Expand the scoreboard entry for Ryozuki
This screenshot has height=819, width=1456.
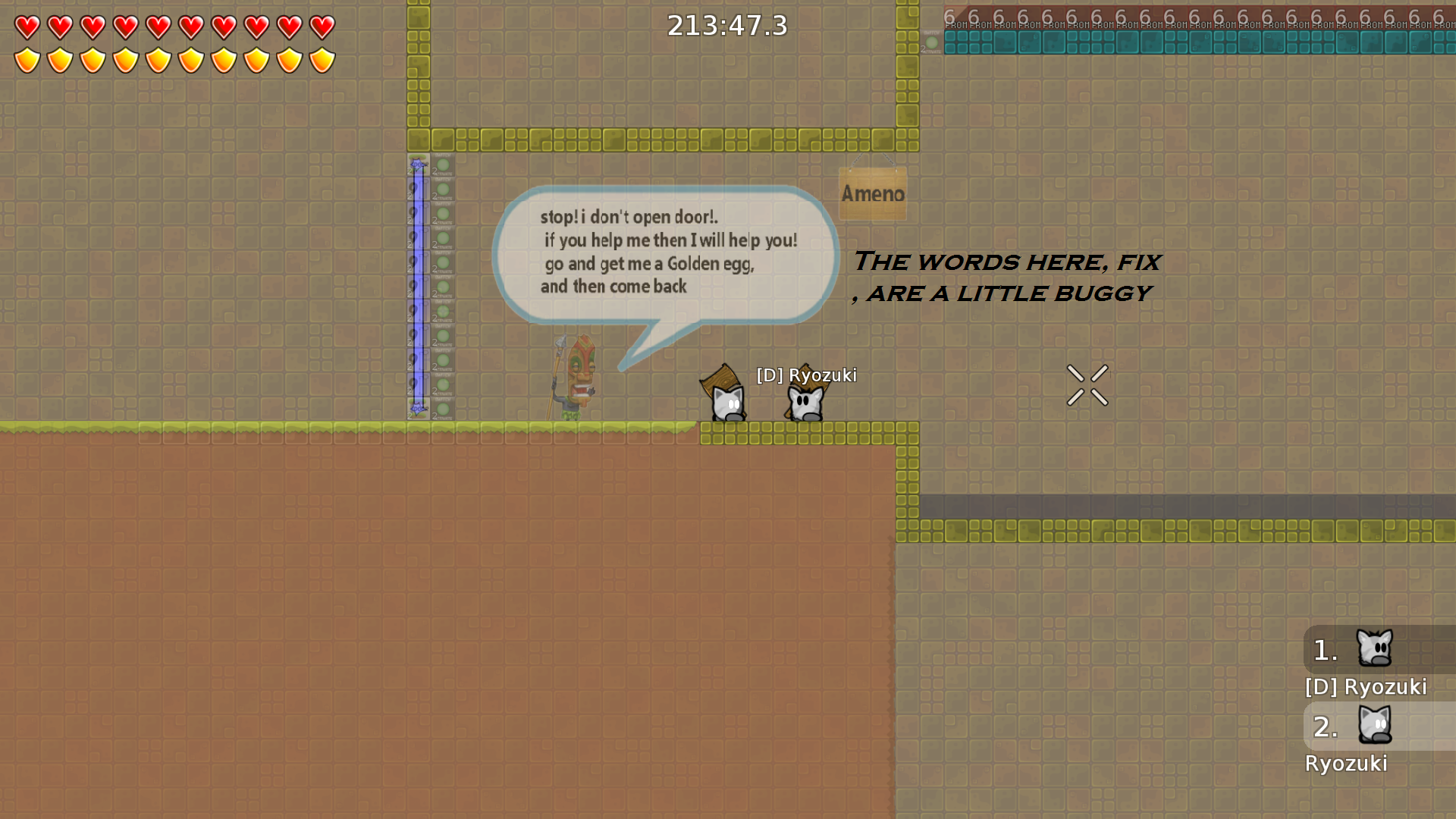tap(1347, 764)
